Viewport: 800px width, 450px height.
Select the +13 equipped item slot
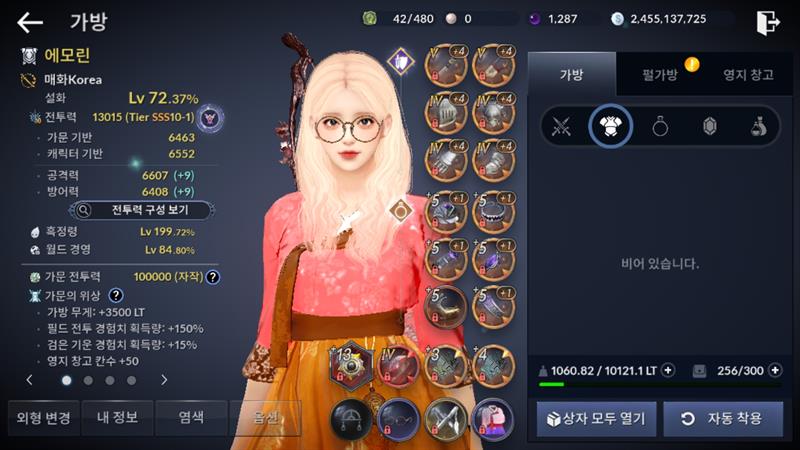click(x=350, y=365)
